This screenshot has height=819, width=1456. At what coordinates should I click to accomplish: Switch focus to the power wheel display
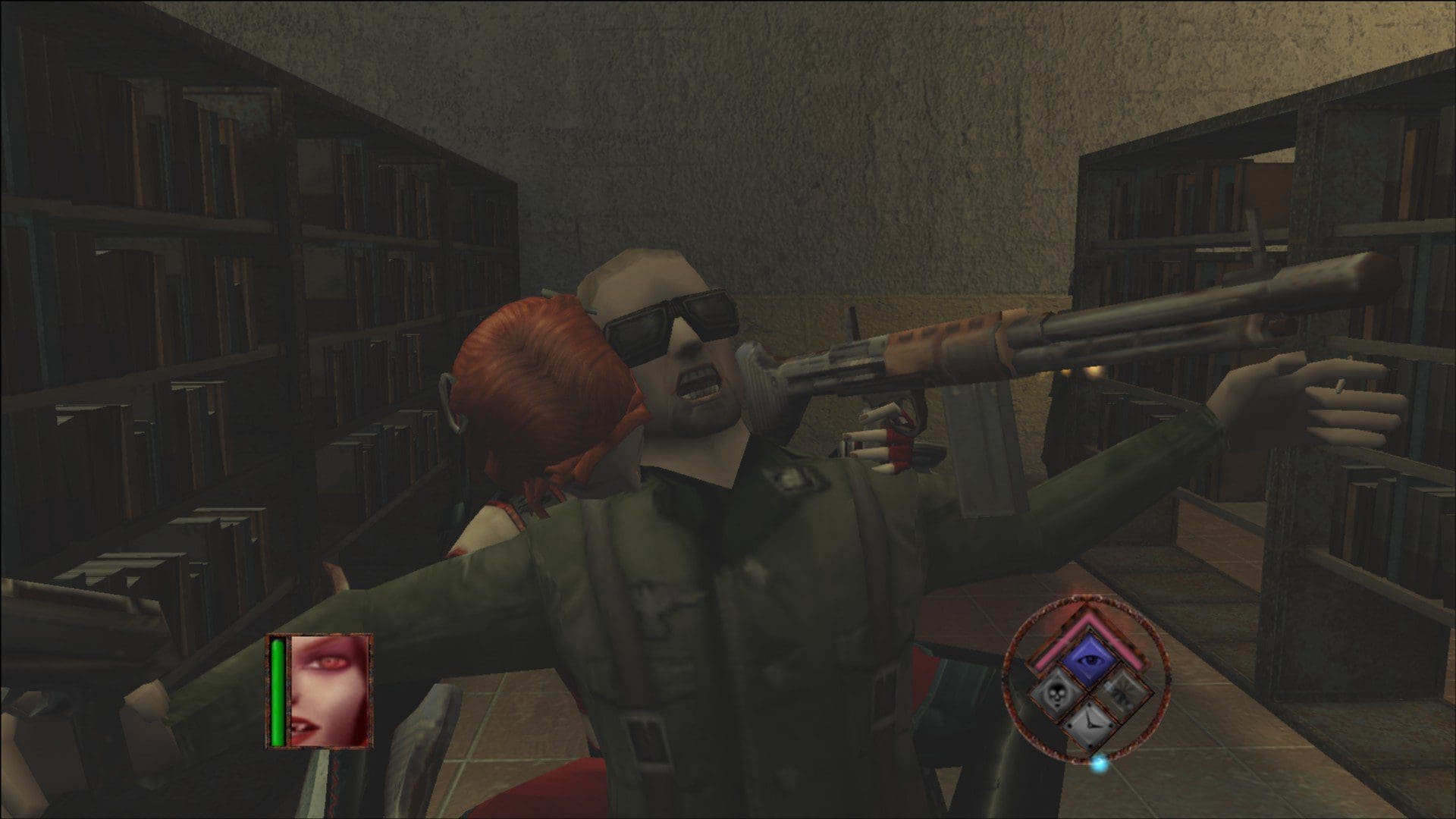point(1089,686)
